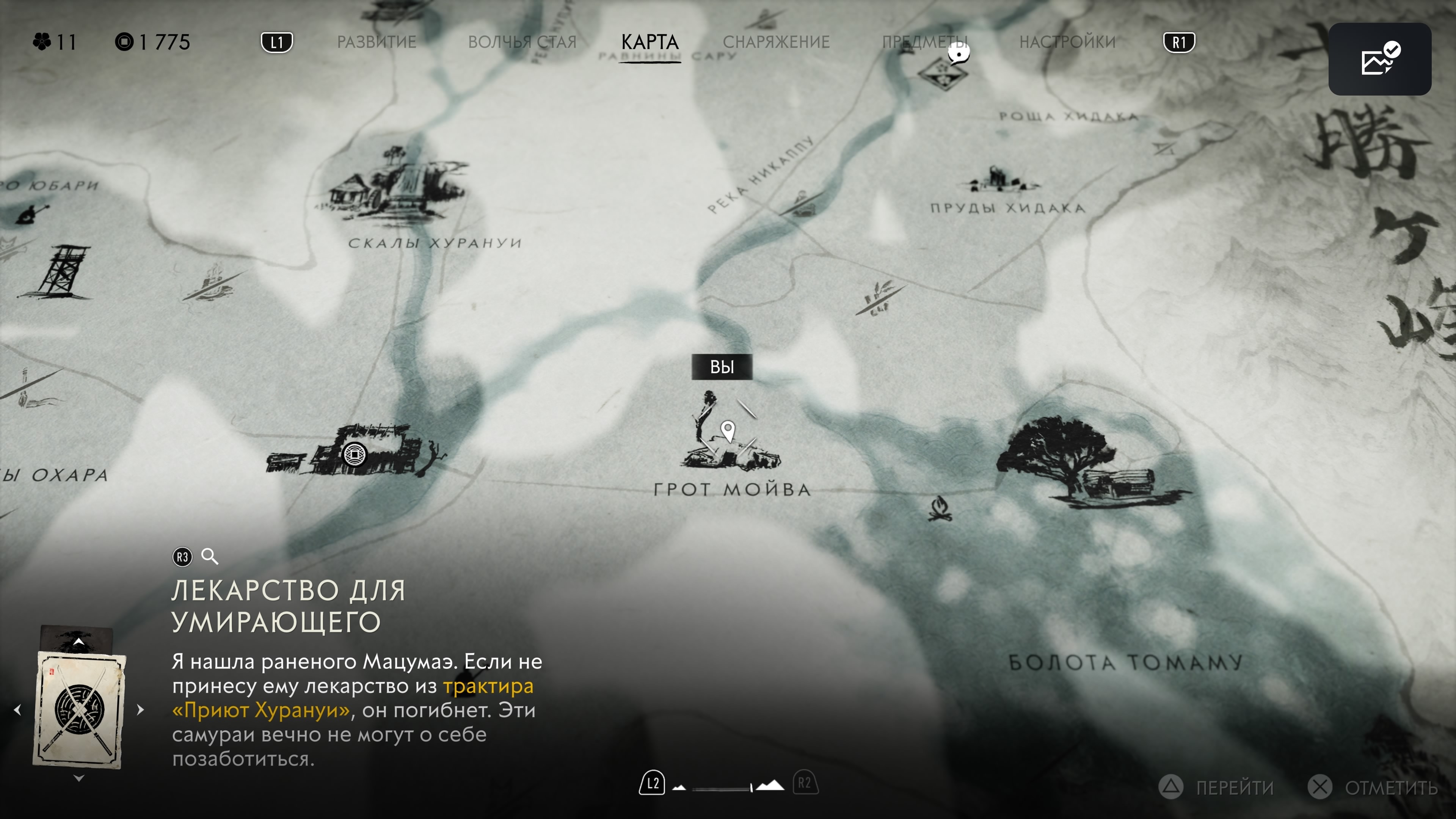
Task: Switch to the НАСТРОЙКИ tab
Action: pos(1067,42)
